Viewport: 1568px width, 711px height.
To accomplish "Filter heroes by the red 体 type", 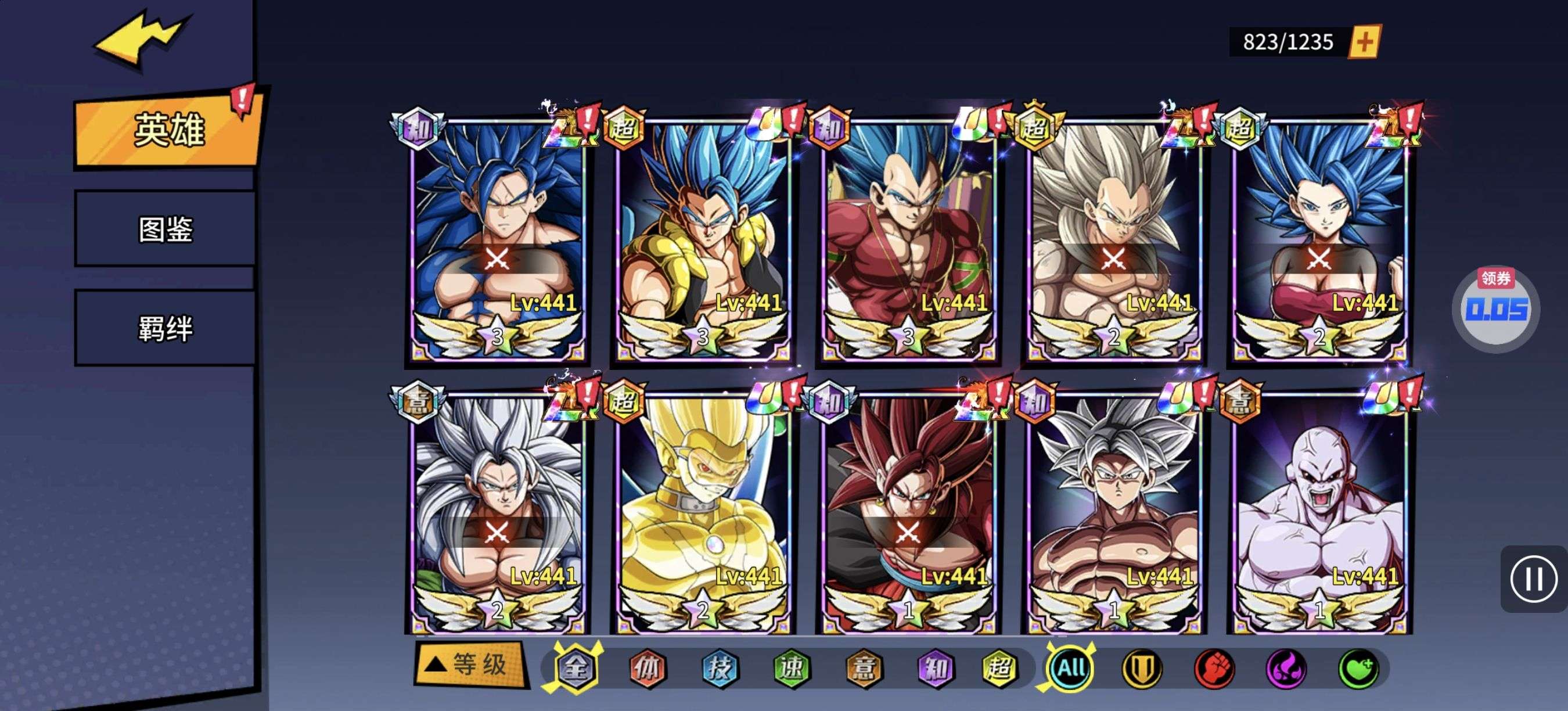I will tap(646, 669).
